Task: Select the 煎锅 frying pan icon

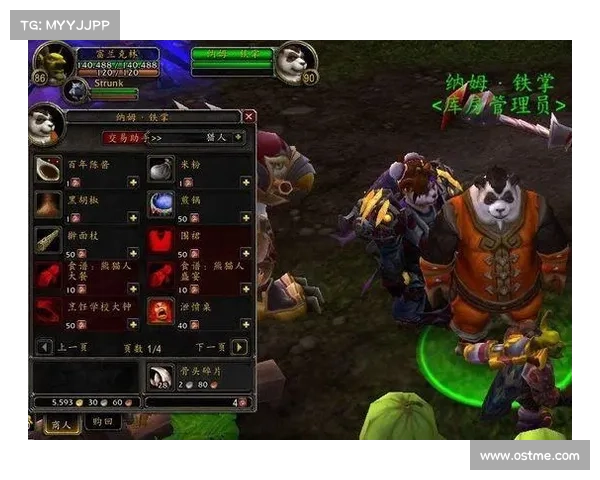Action: pos(160,205)
